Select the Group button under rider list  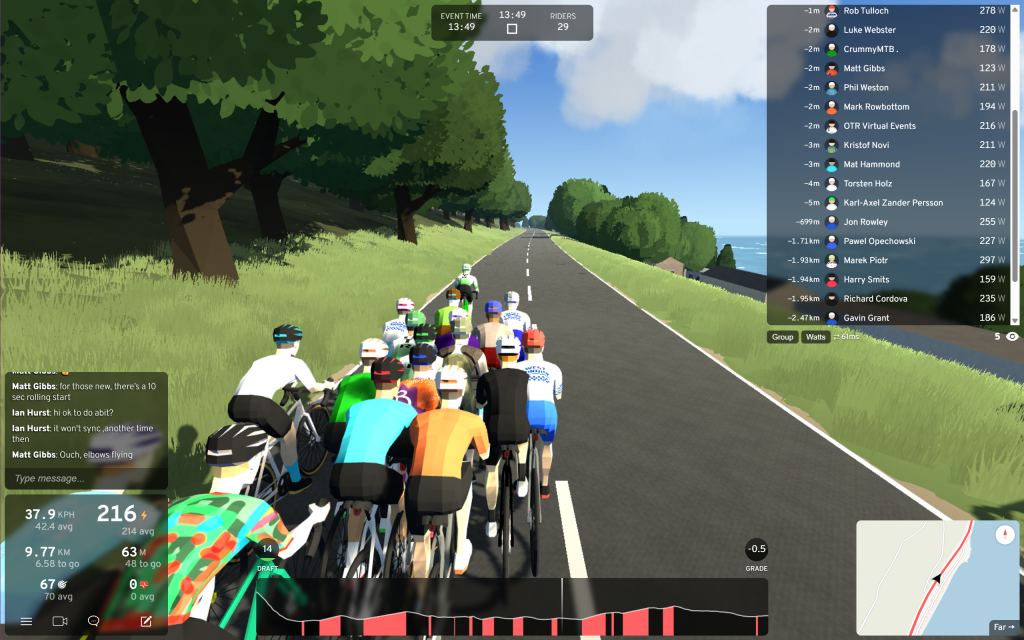point(782,337)
